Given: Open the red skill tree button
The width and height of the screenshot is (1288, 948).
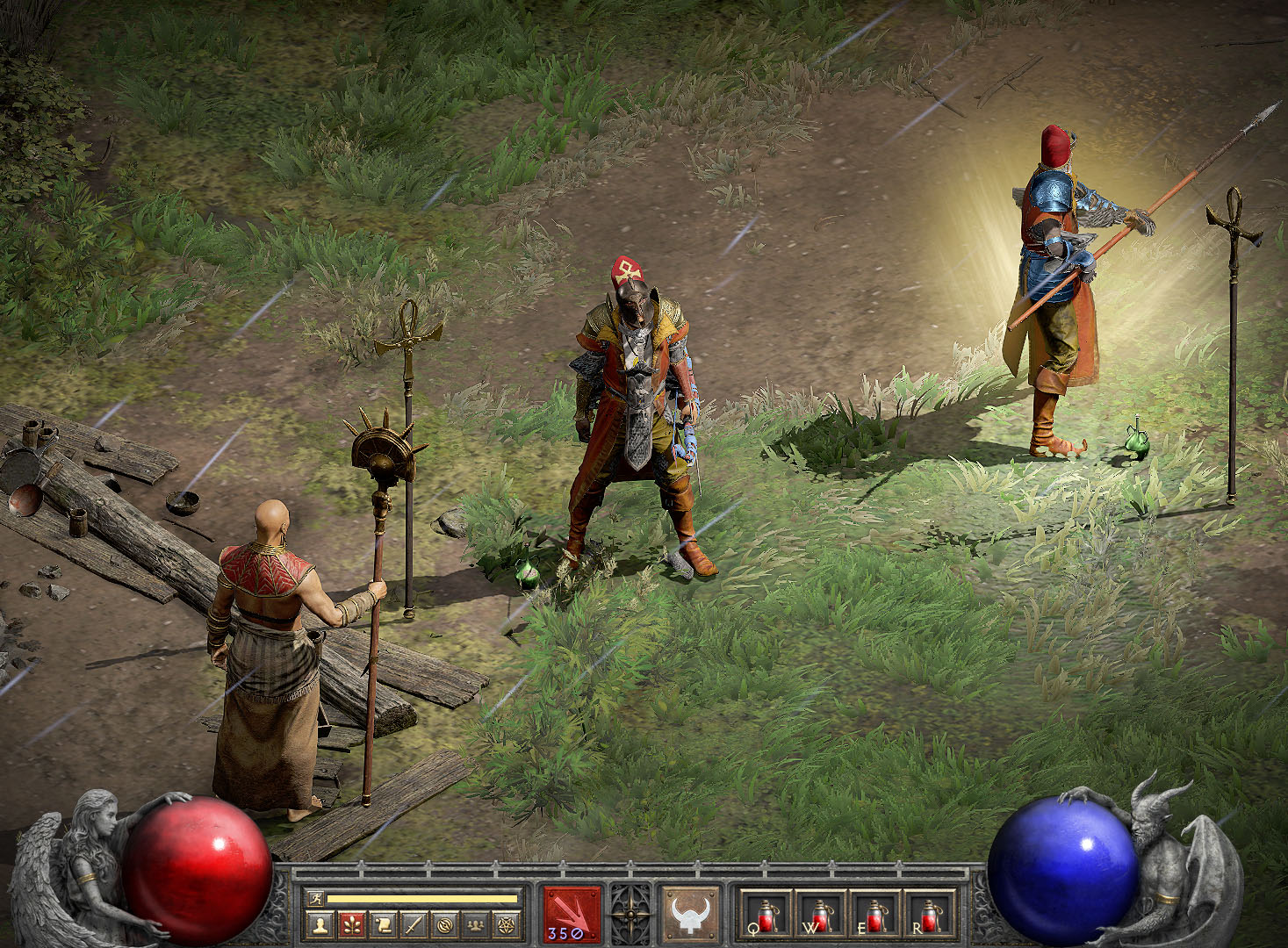Looking at the screenshot, I should tap(352, 924).
